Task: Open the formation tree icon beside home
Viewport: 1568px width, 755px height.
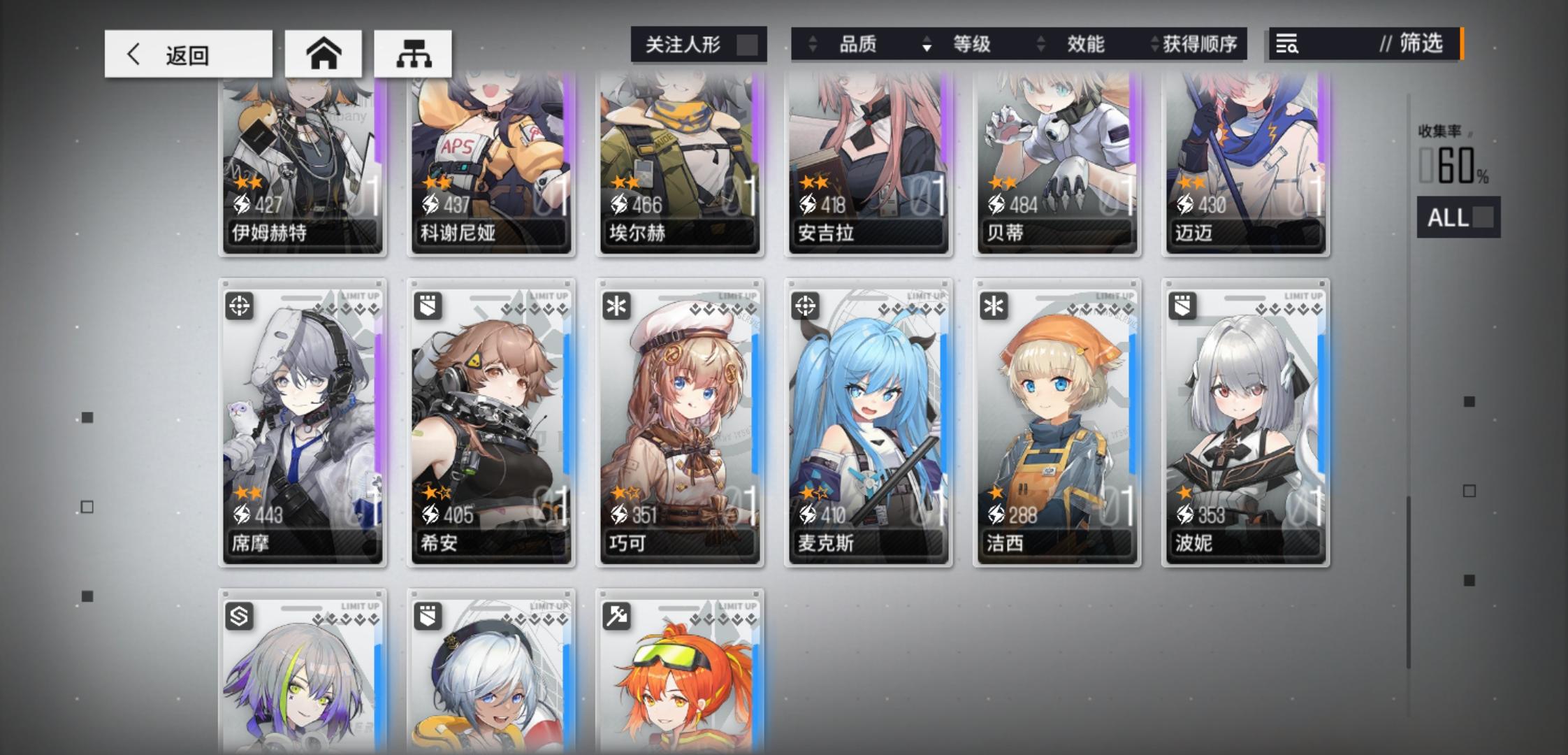Action: coord(414,52)
